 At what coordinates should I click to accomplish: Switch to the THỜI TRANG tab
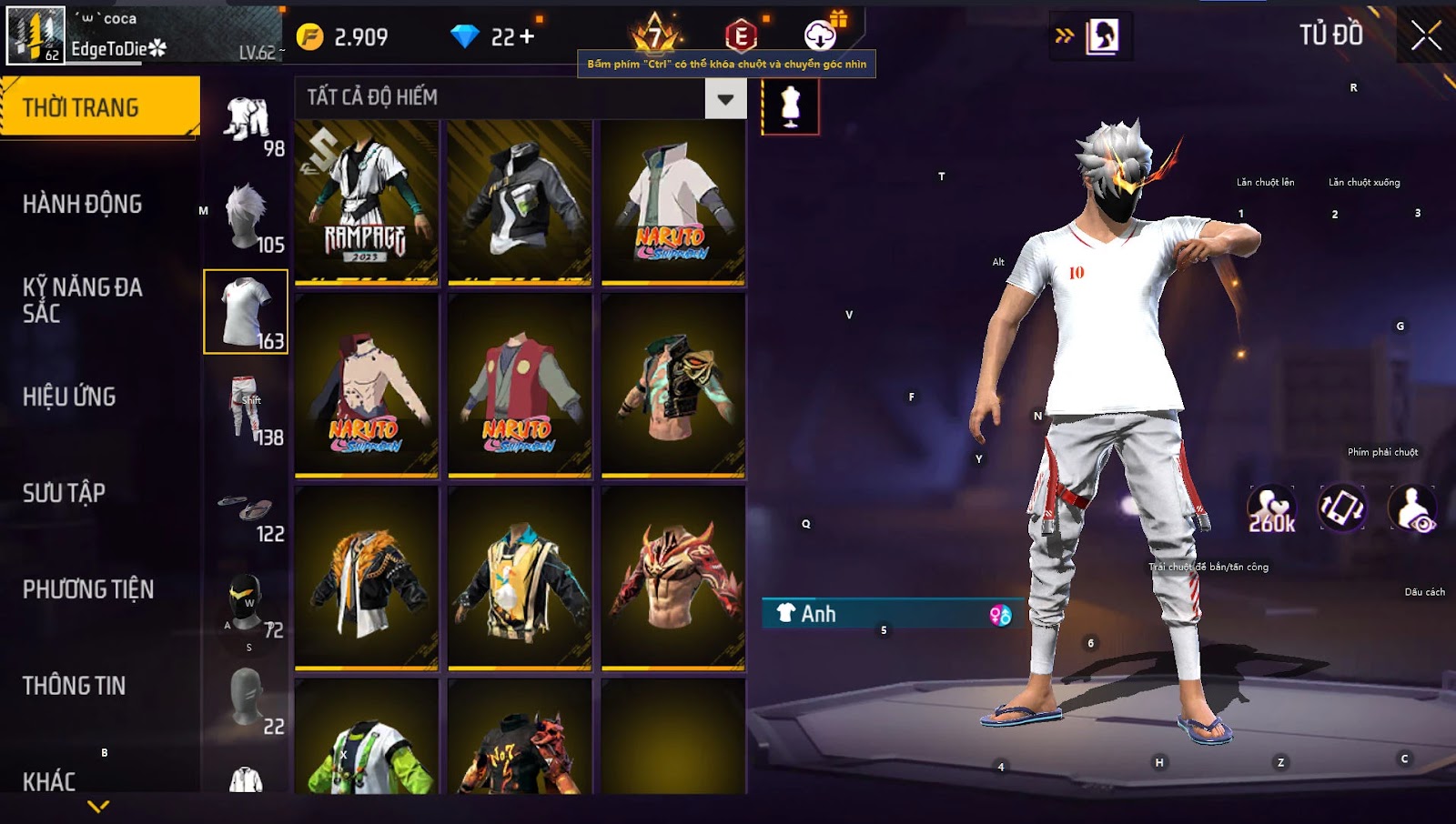click(100, 107)
